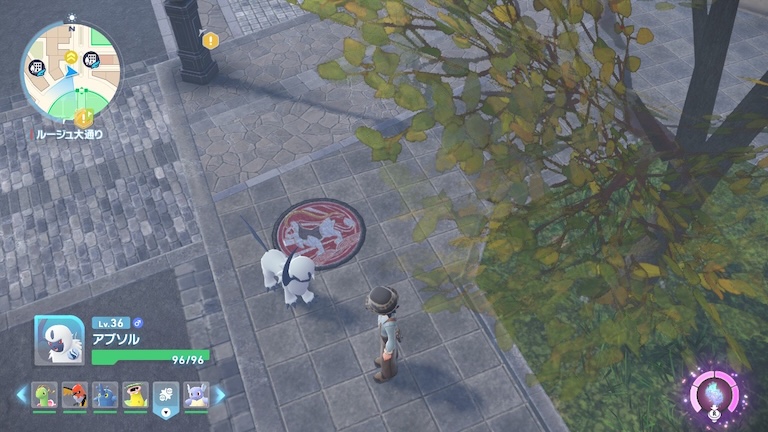
Task: Select the right building icon on the minimap
Action: pyautogui.click(x=91, y=62)
